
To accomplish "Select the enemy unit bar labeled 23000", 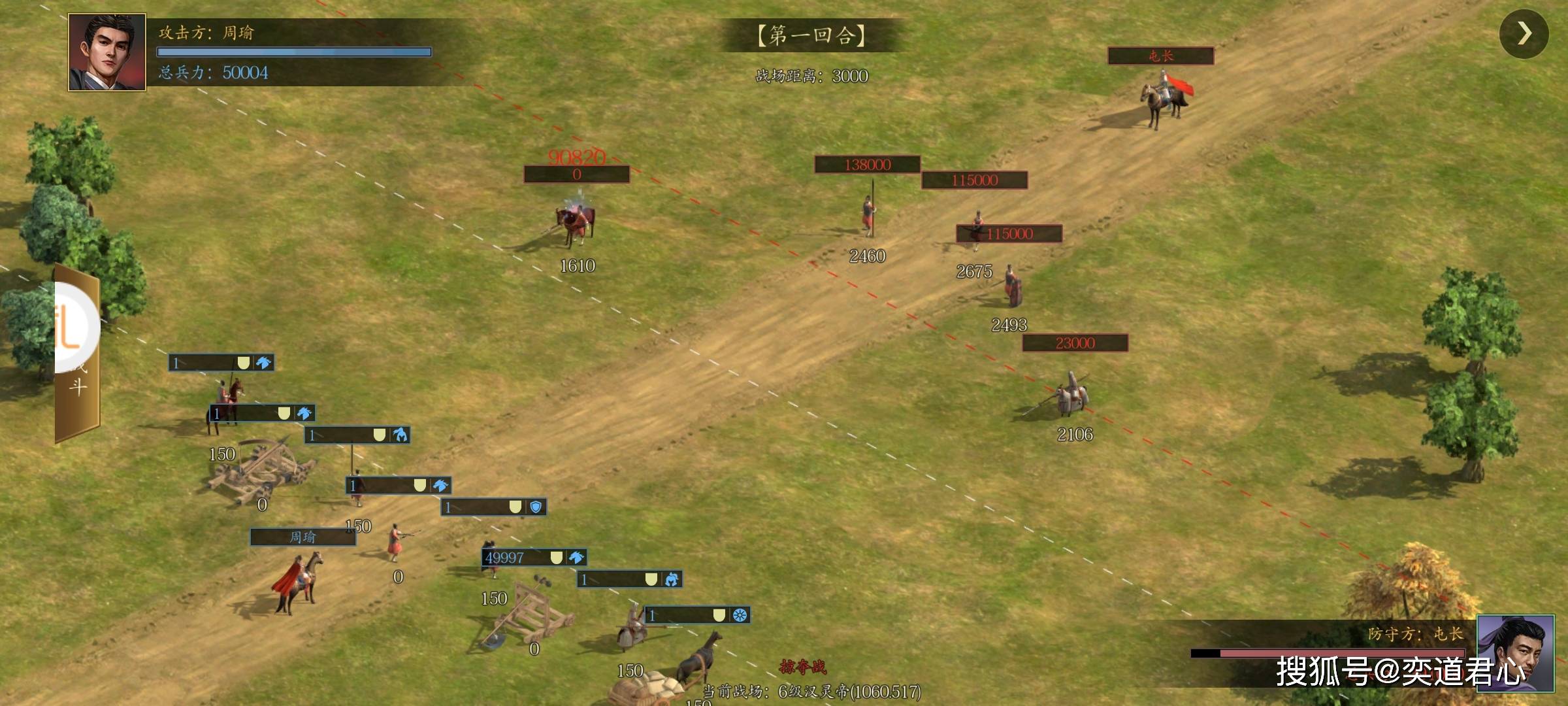I will (1075, 343).
